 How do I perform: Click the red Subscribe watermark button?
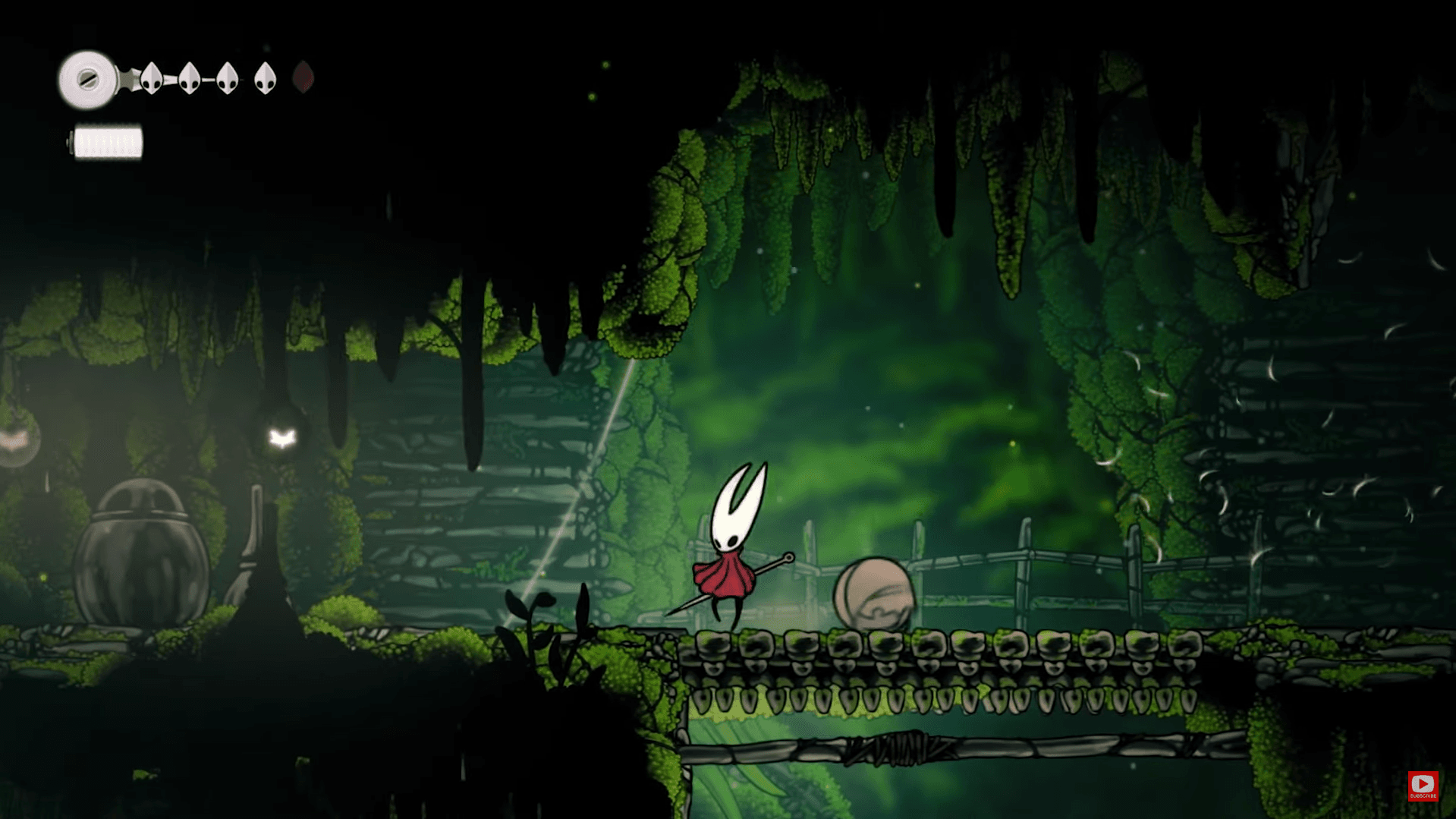[1423, 785]
